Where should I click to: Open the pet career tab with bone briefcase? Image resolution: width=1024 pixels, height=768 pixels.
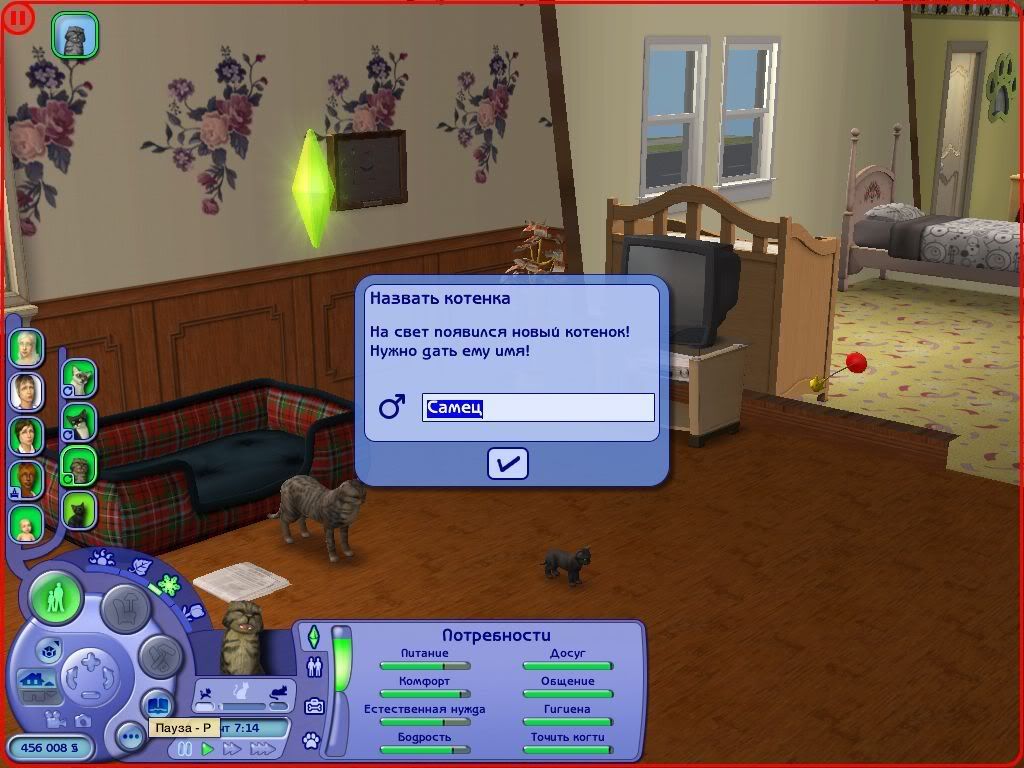pos(314,705)
